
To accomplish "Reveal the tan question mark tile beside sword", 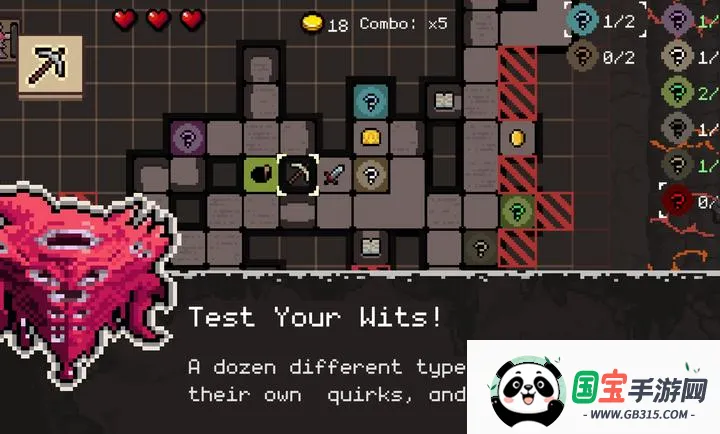I will pyautogui.click(x=371, y=174).
